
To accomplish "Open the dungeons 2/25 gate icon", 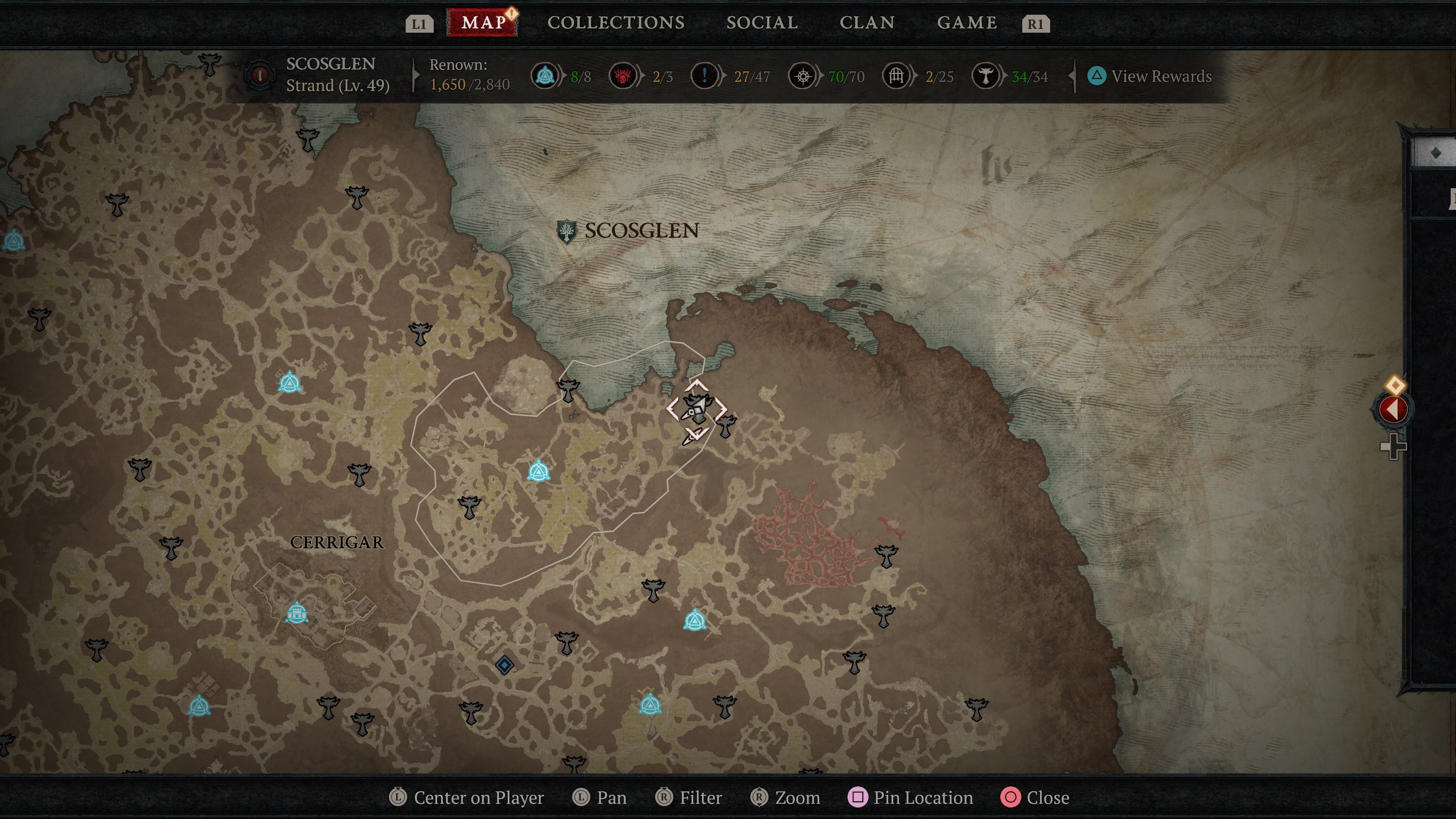I will (x=896, y=76).
